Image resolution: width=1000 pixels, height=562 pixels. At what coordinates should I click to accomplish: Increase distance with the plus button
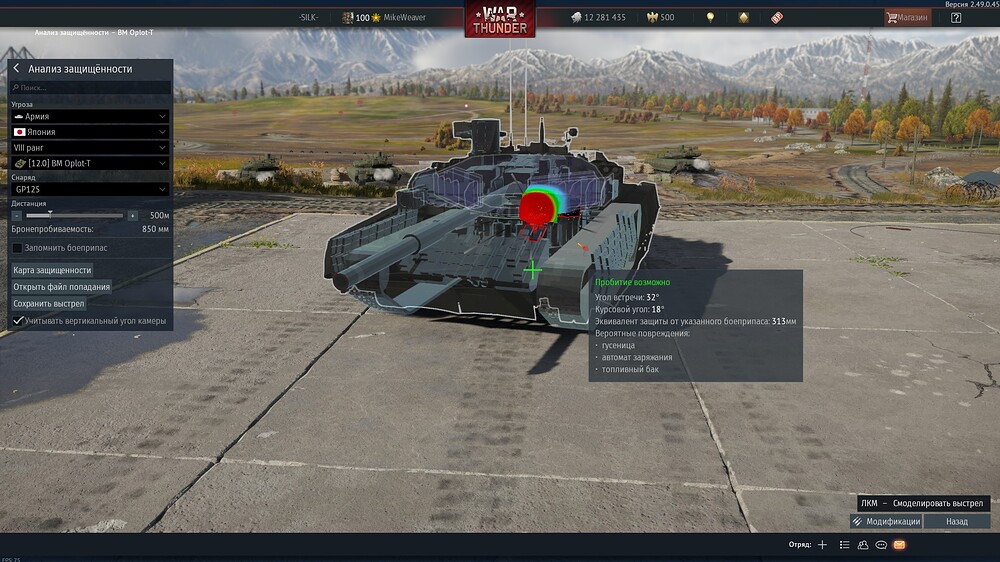tap(132, 215)
